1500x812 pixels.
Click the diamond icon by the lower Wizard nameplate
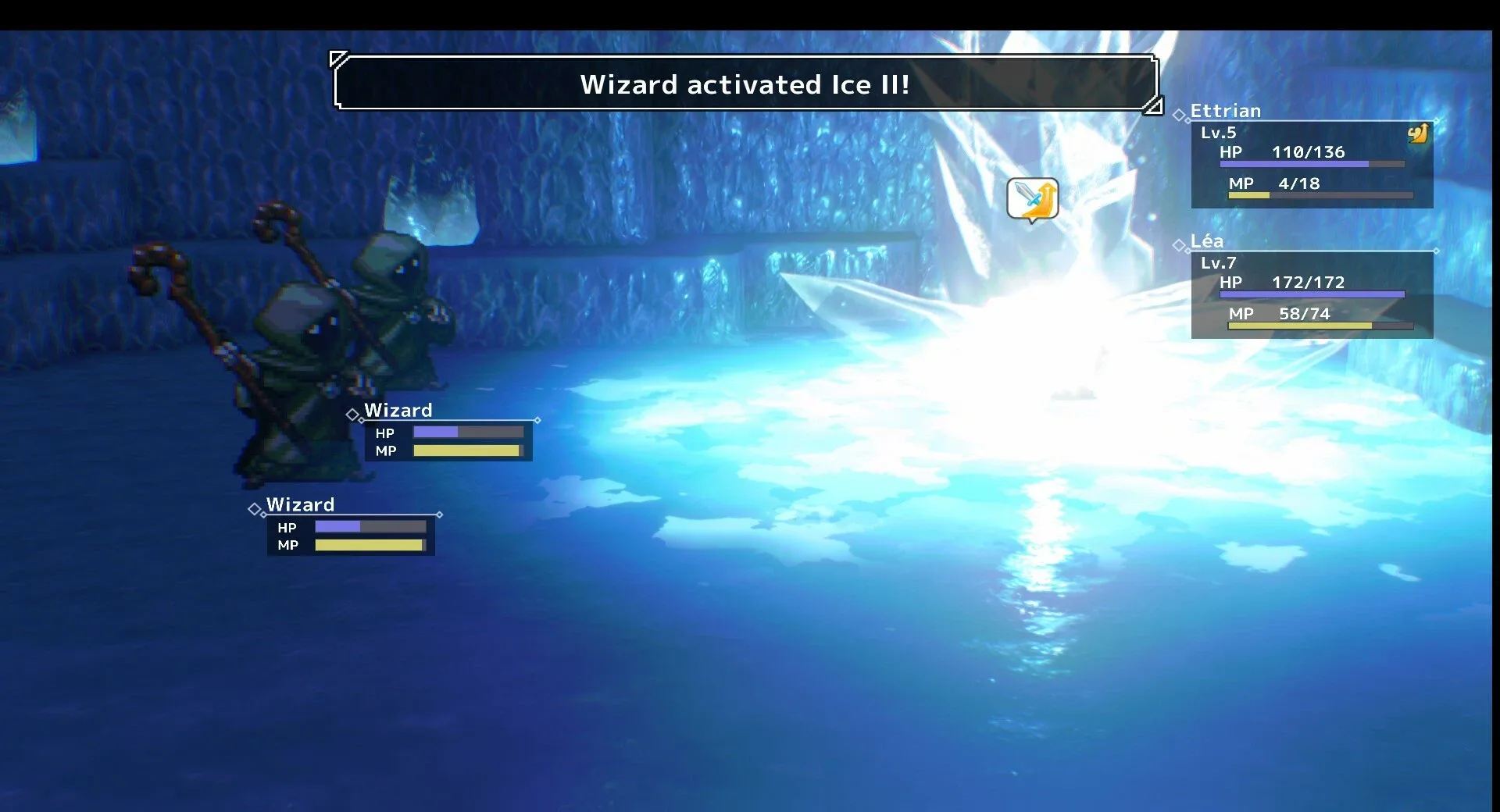click(x=255, y=508)
